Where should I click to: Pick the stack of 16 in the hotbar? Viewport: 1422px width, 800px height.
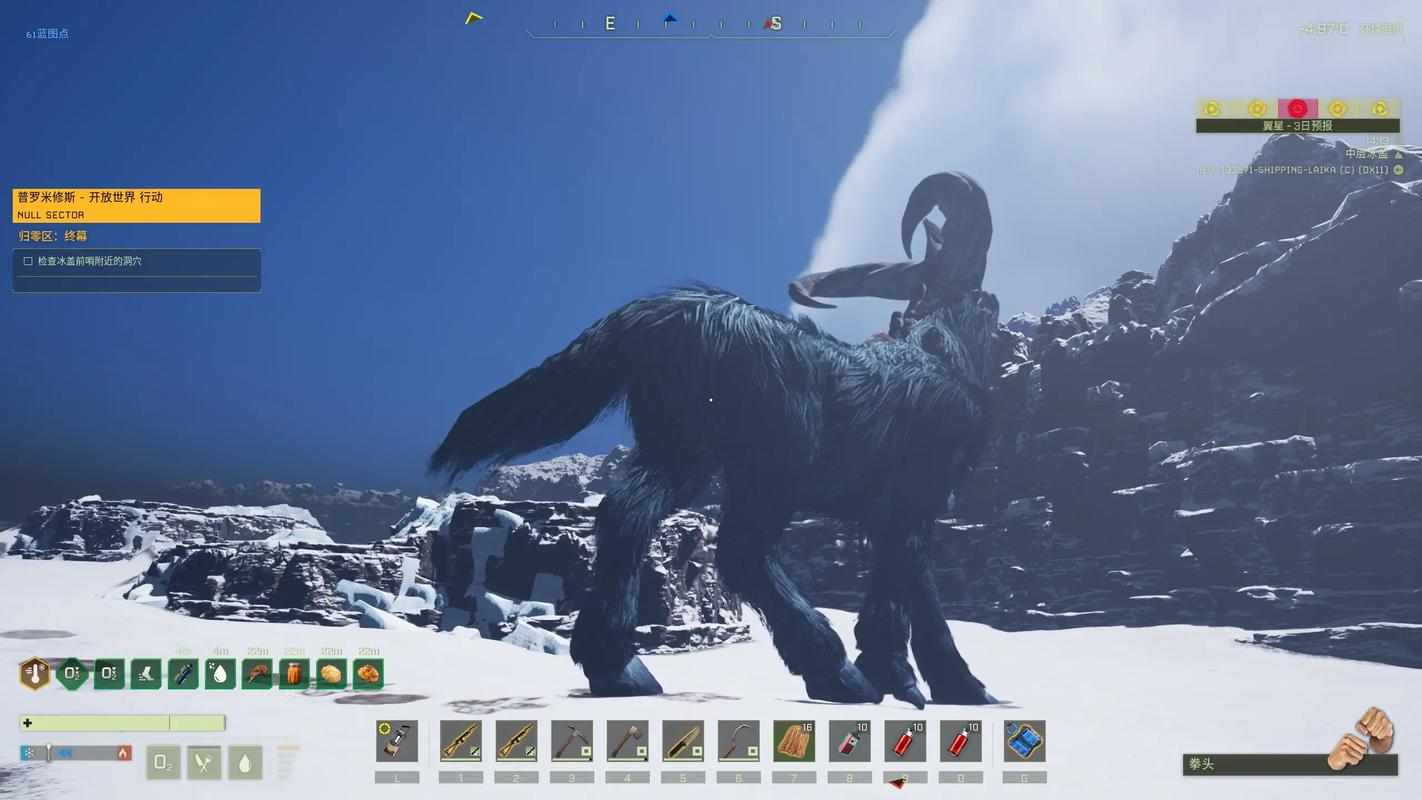794,741
